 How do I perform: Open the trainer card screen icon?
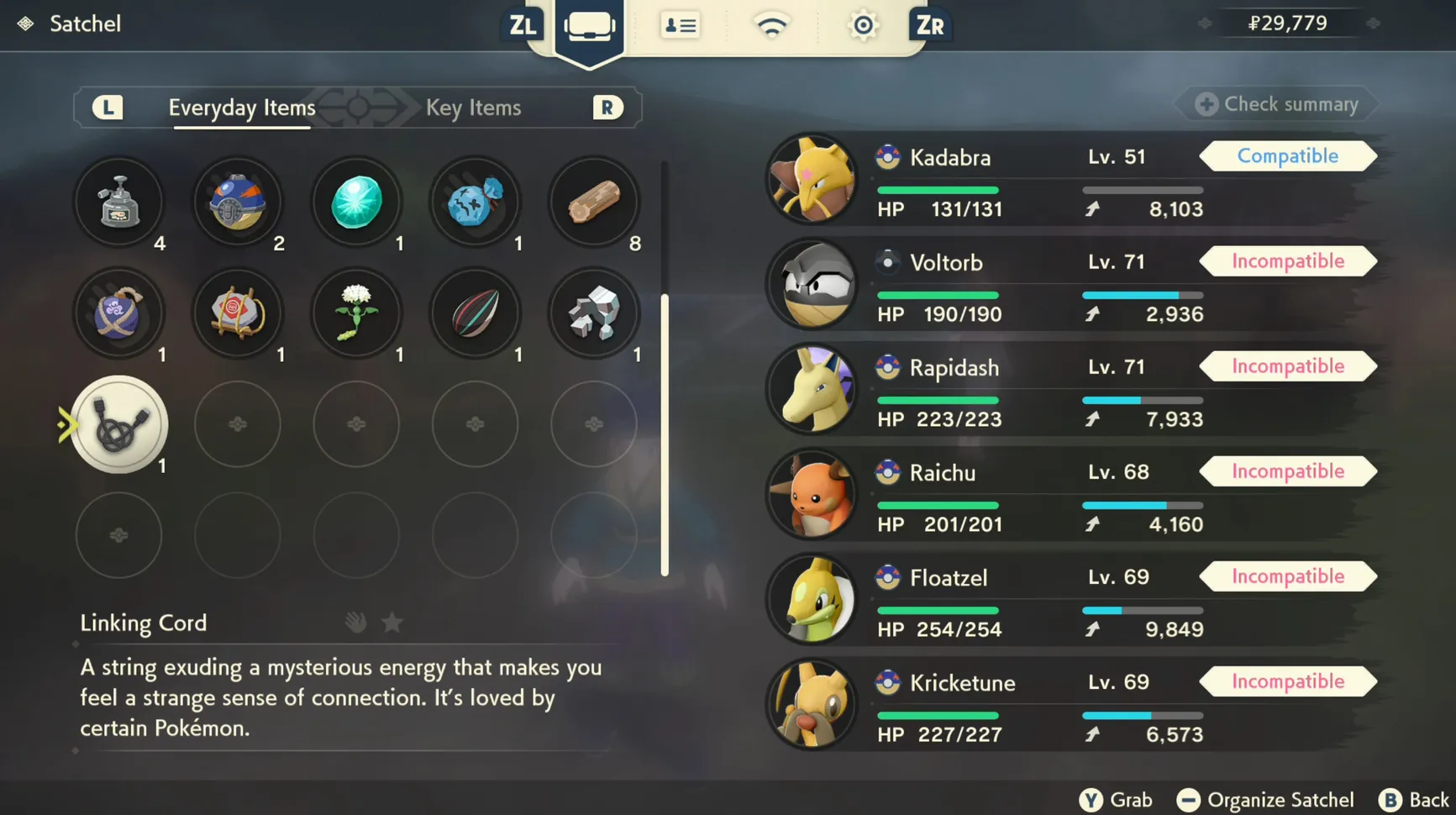coord(680,25)
